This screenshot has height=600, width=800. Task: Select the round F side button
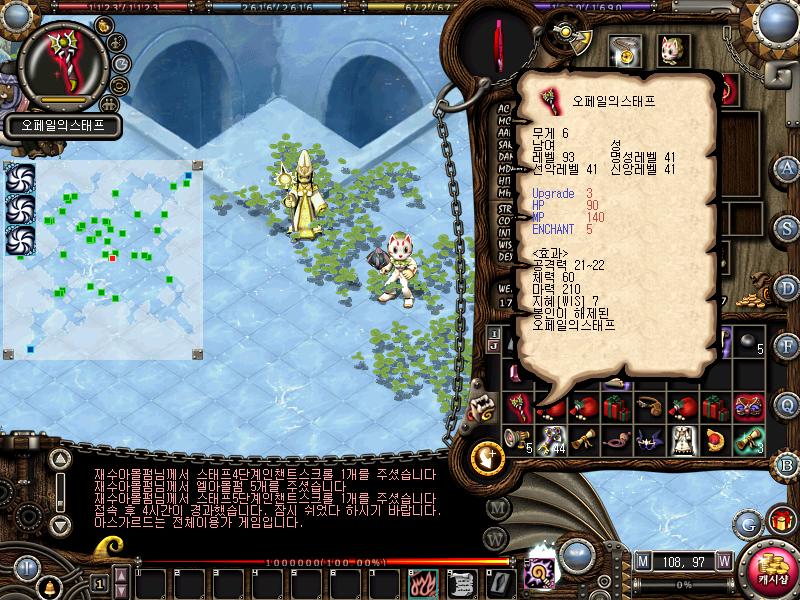pos(787,346)
